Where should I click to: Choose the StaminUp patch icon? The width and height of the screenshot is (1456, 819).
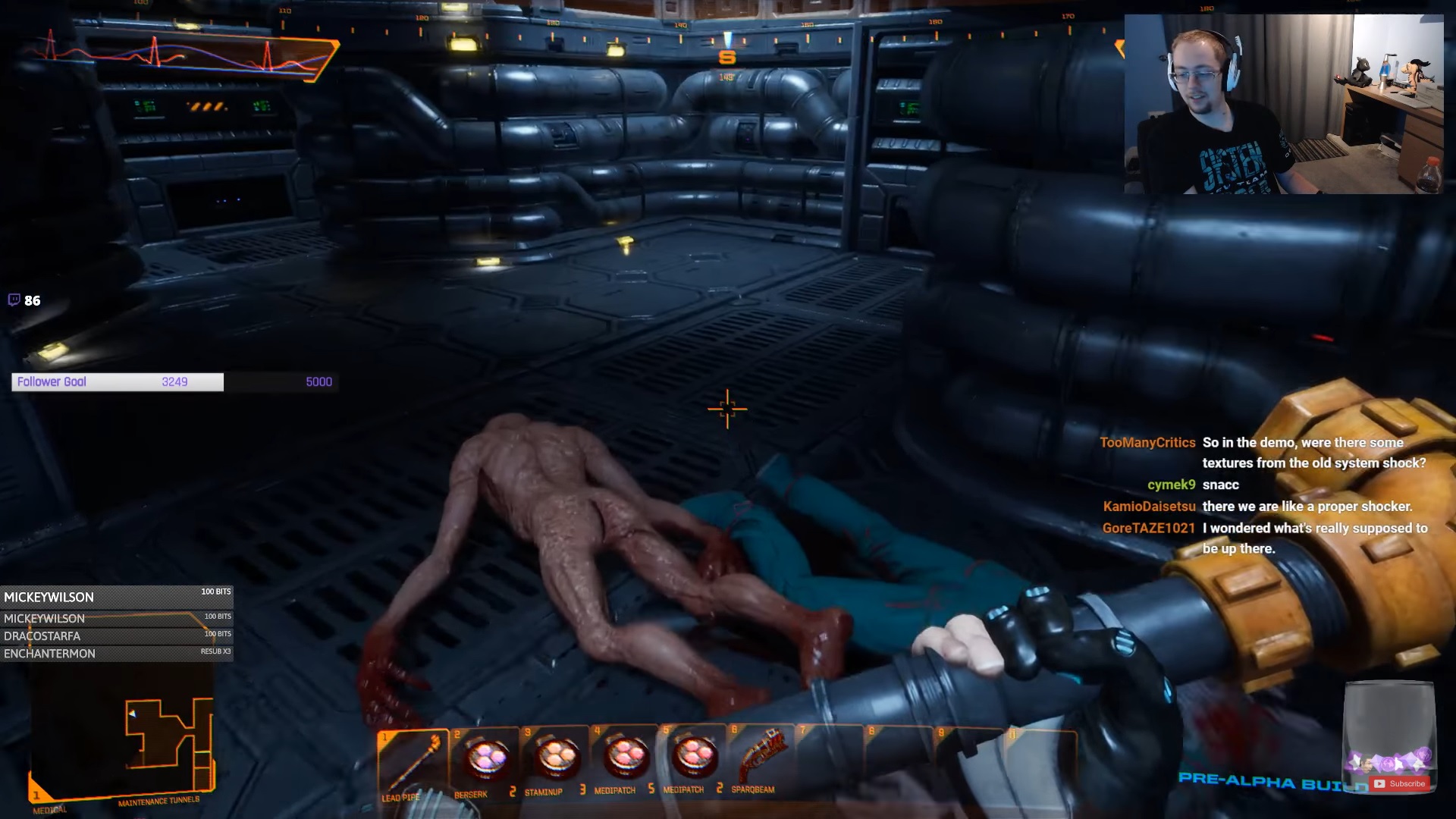(556, 758)
